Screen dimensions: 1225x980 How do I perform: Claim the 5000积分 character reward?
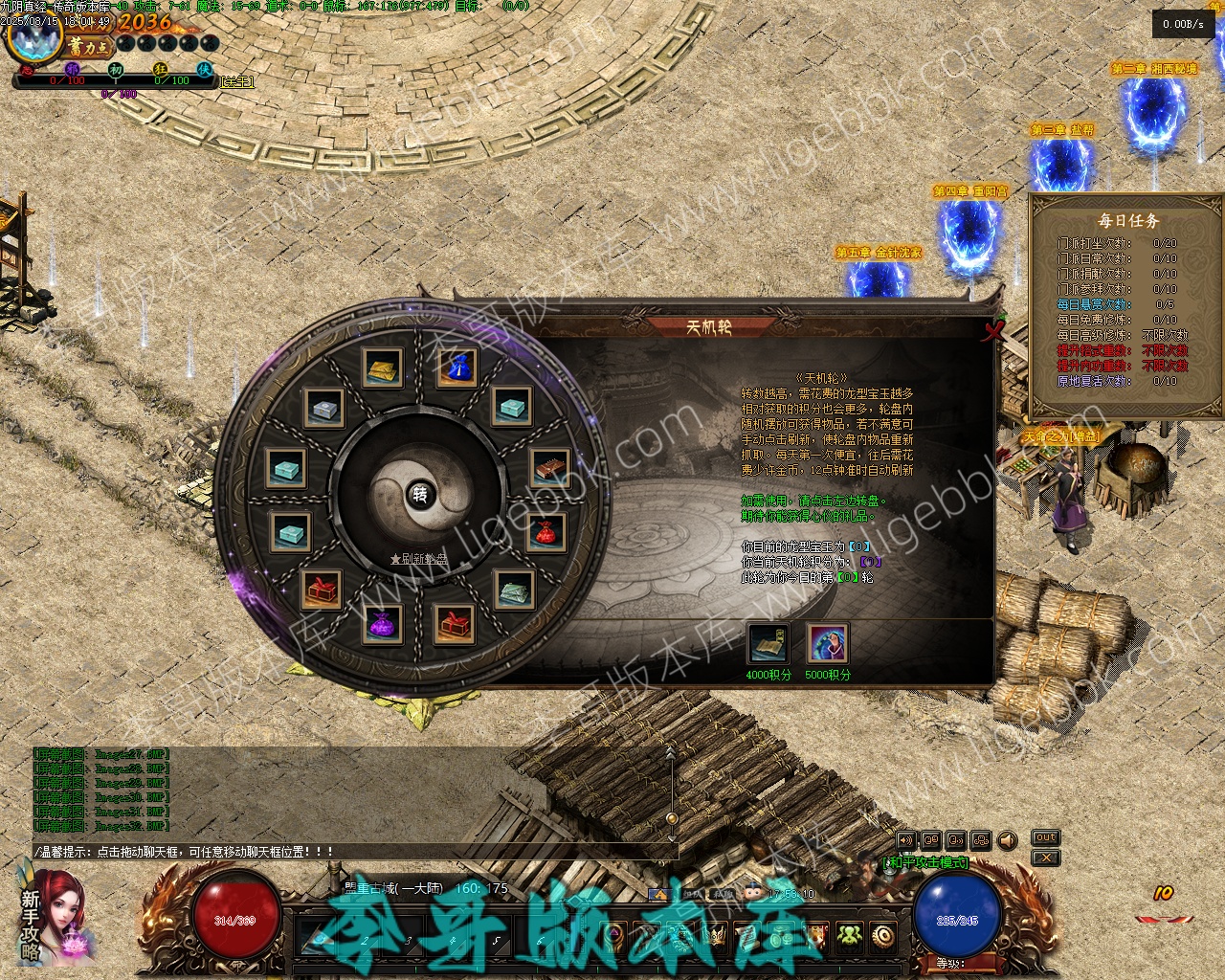point(827,644)
